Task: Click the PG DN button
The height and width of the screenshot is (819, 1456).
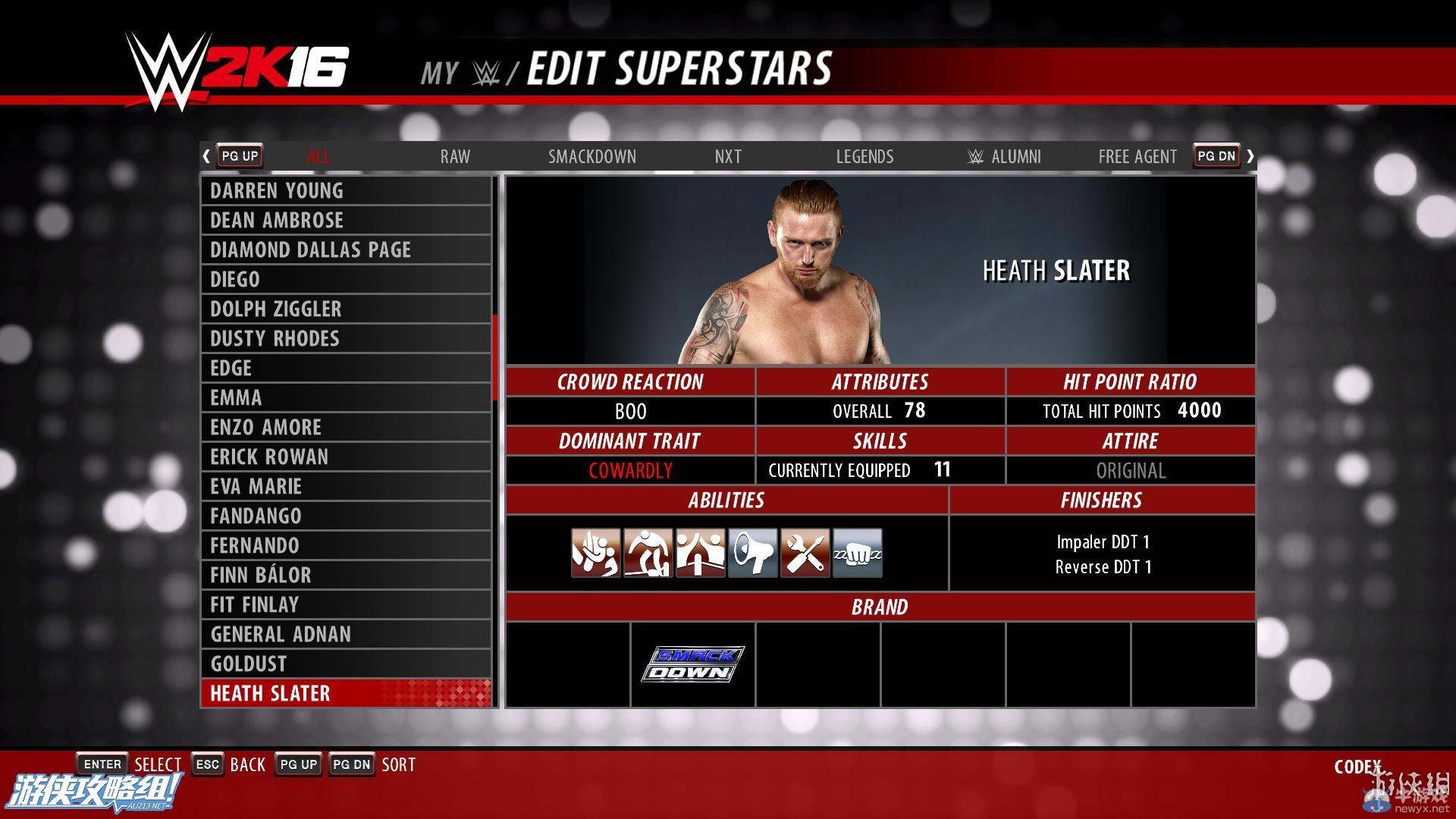Action: [x=1216, y=155]
